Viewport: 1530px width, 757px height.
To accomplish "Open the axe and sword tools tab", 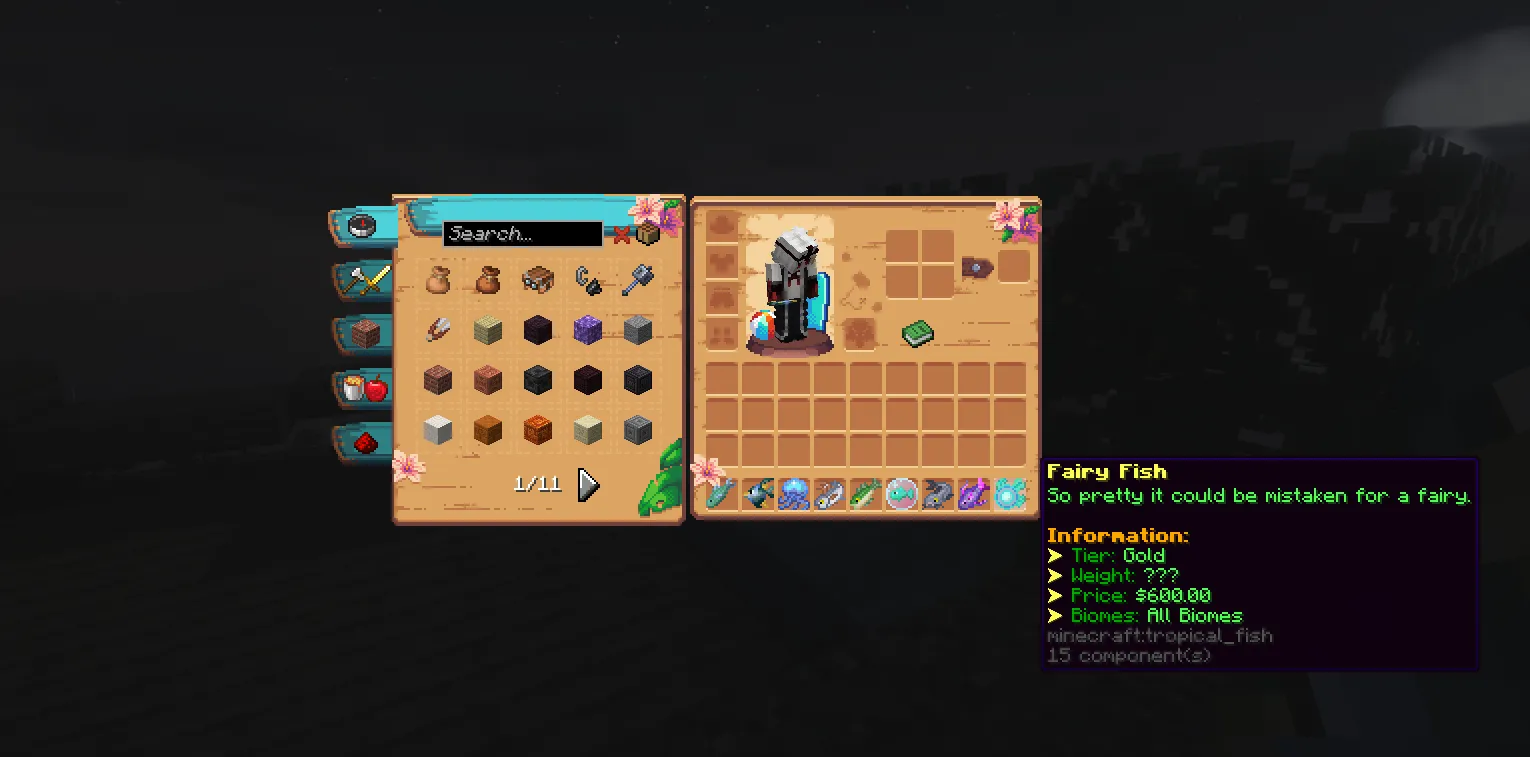I will tap(362, 280).
